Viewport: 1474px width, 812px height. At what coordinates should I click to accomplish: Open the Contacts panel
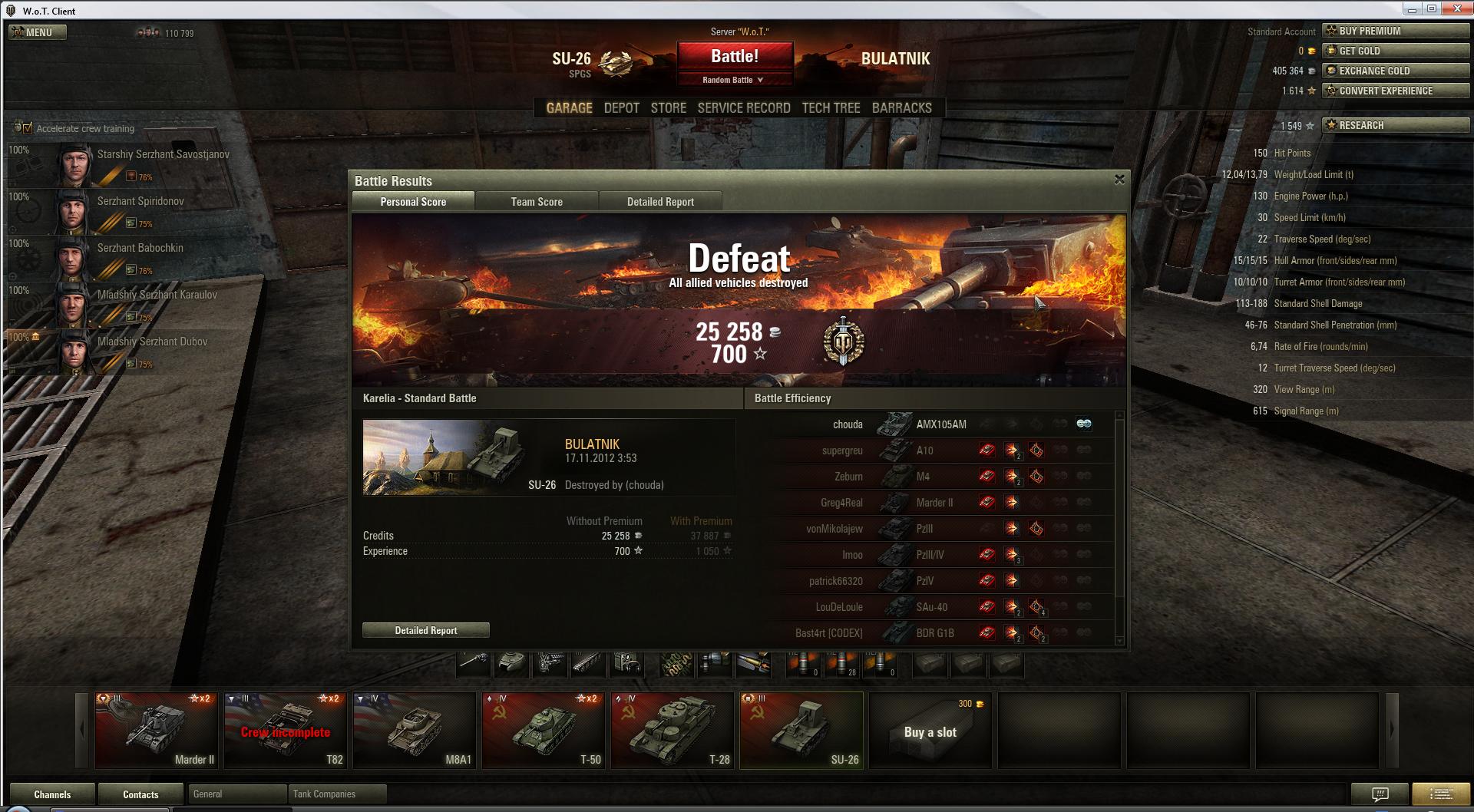pos(140,794)
